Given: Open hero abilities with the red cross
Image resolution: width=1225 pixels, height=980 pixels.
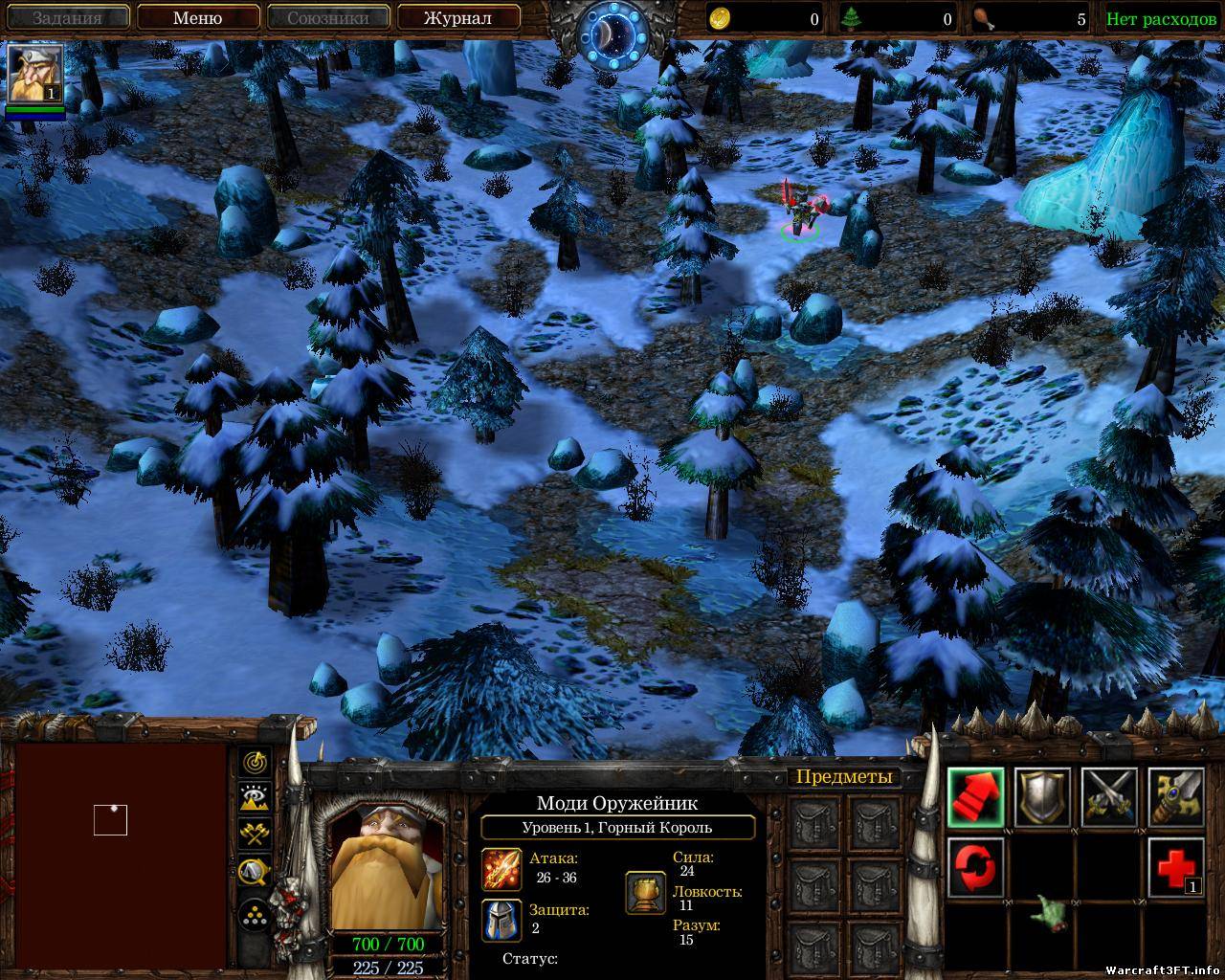Looking at the screenshot, I should point(1175,867).
